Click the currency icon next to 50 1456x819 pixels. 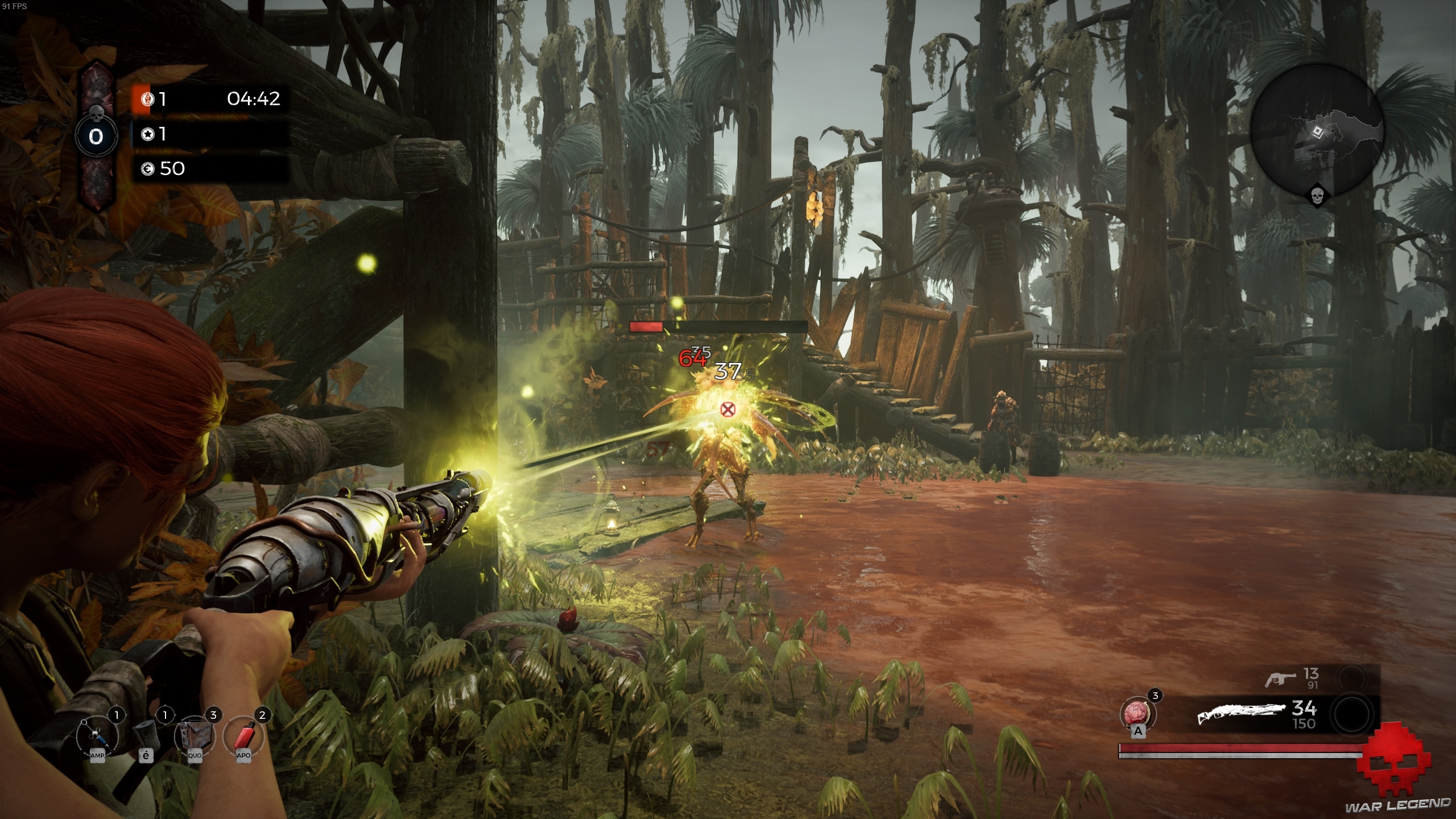tap(148, 168)
